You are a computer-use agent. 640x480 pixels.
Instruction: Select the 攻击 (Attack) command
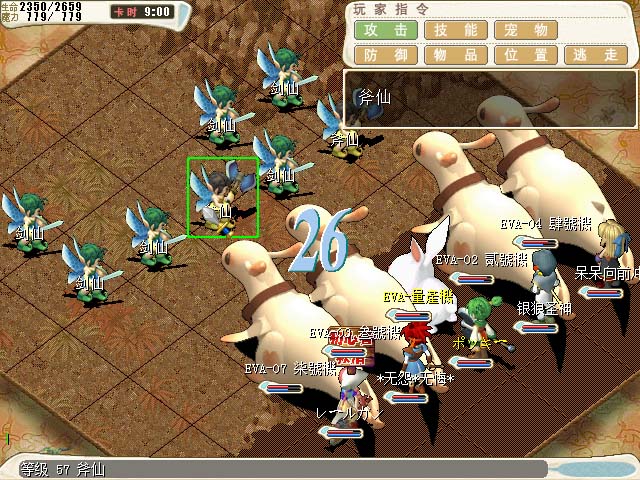(x=385, y=30)
